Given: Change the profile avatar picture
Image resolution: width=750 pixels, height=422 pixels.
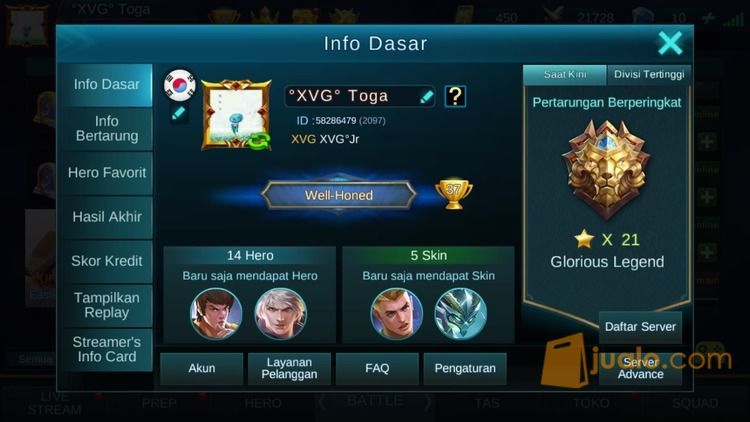Looking at the screenshot, I should (x=236, y=115).
